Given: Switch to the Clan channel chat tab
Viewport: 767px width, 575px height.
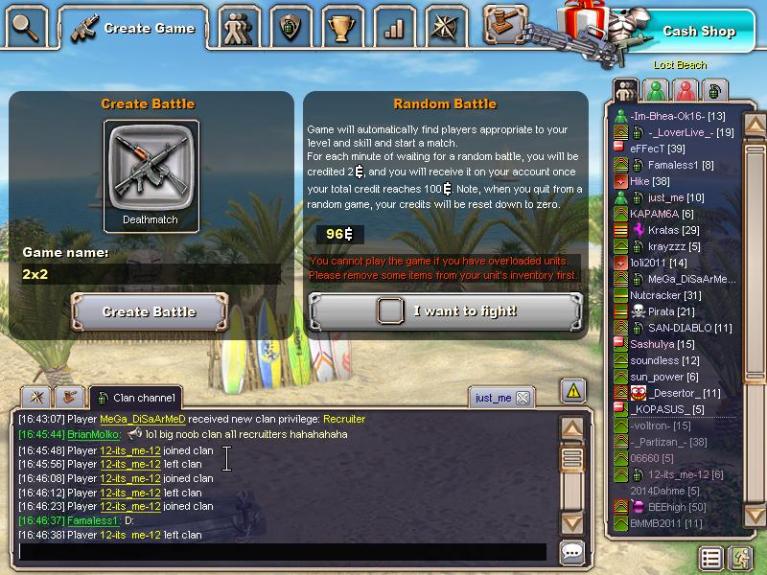Looking at the screenshot, I should point(136,398).
